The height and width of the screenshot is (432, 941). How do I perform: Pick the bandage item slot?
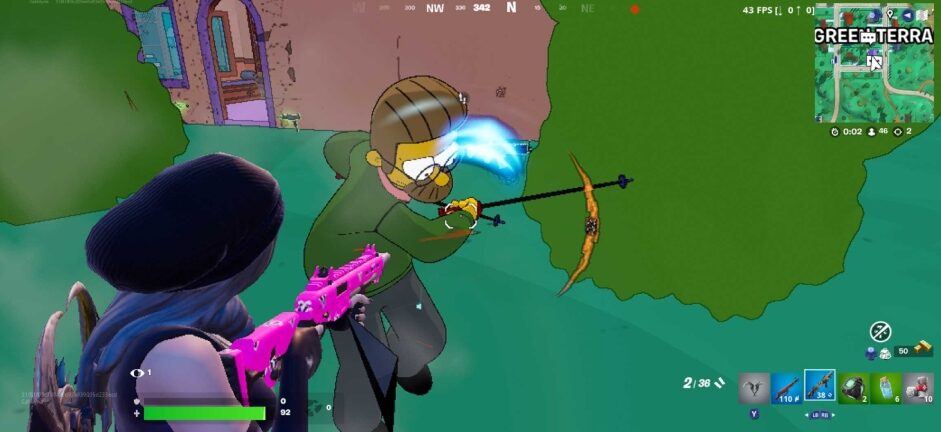pos(918,387)
